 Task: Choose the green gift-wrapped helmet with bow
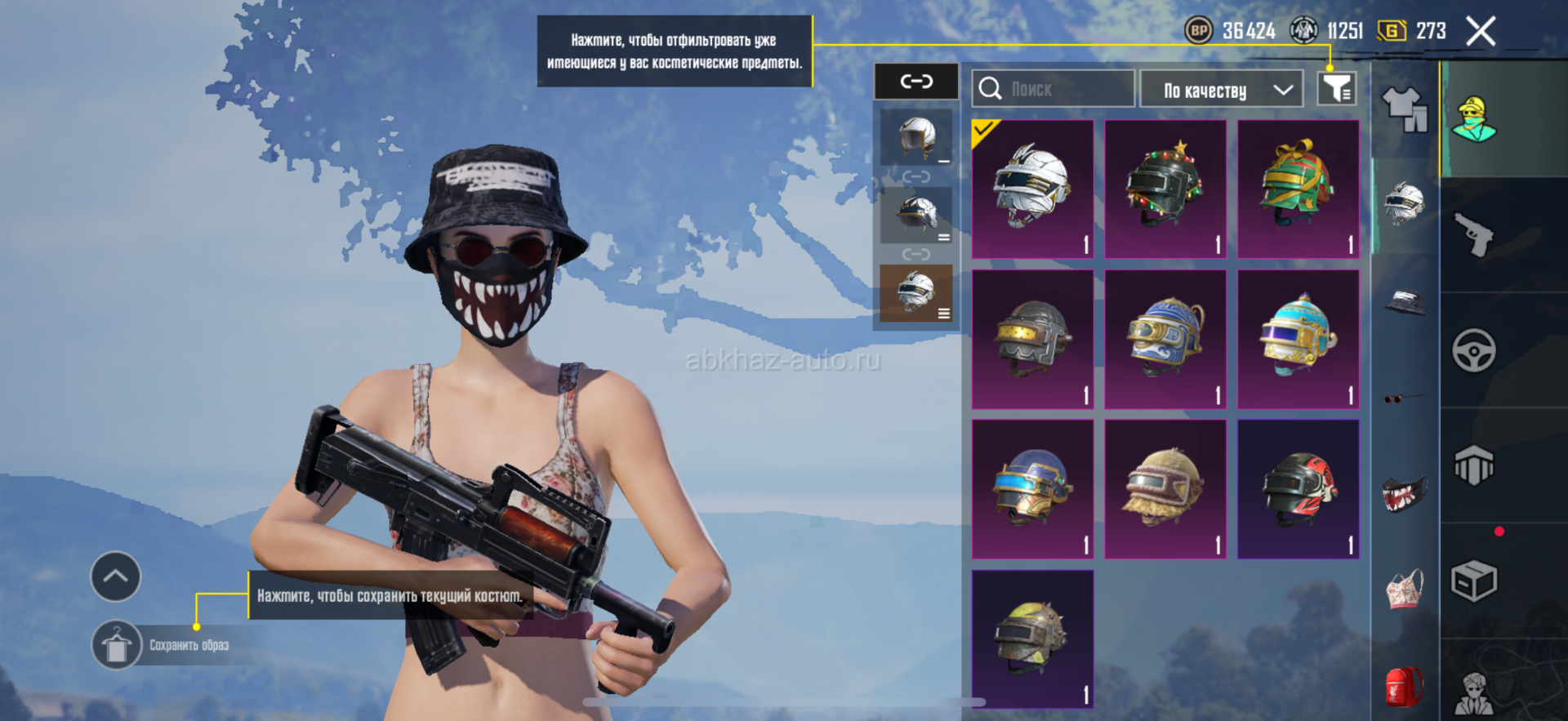[x=1298, y=189]
